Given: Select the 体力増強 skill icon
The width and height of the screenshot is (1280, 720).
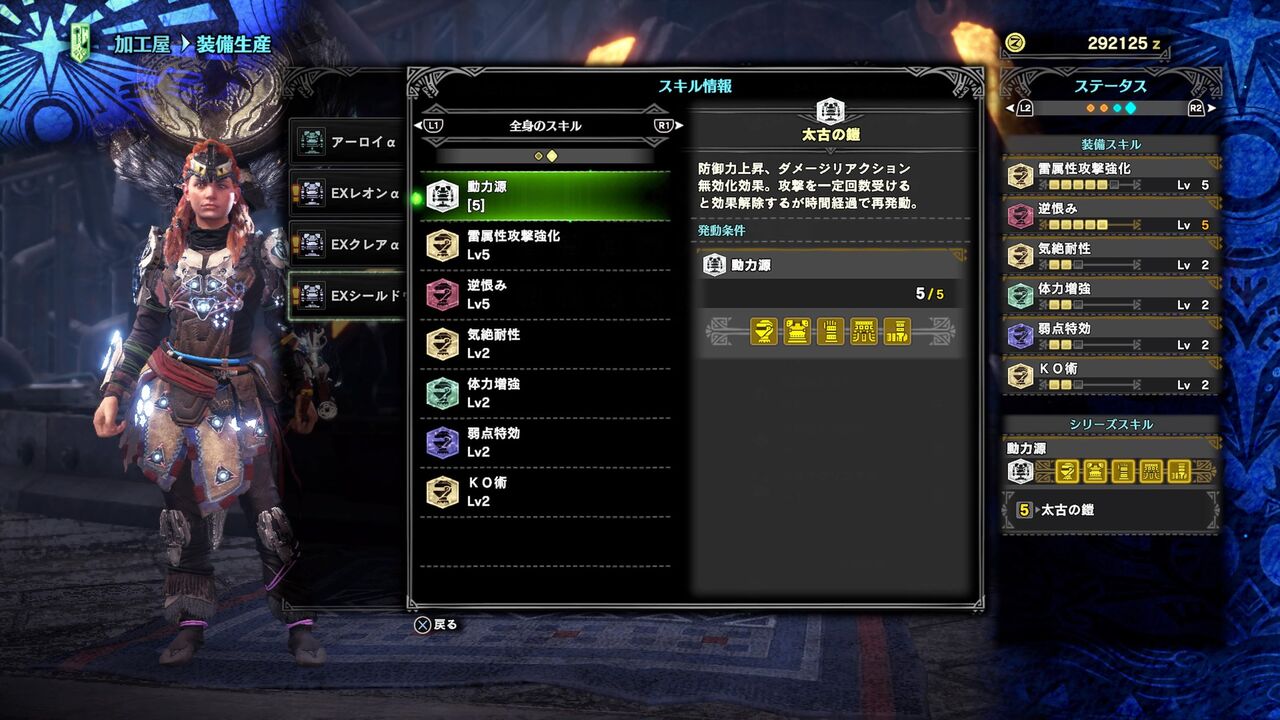Looking at the screenshot, I should point(441,394).
